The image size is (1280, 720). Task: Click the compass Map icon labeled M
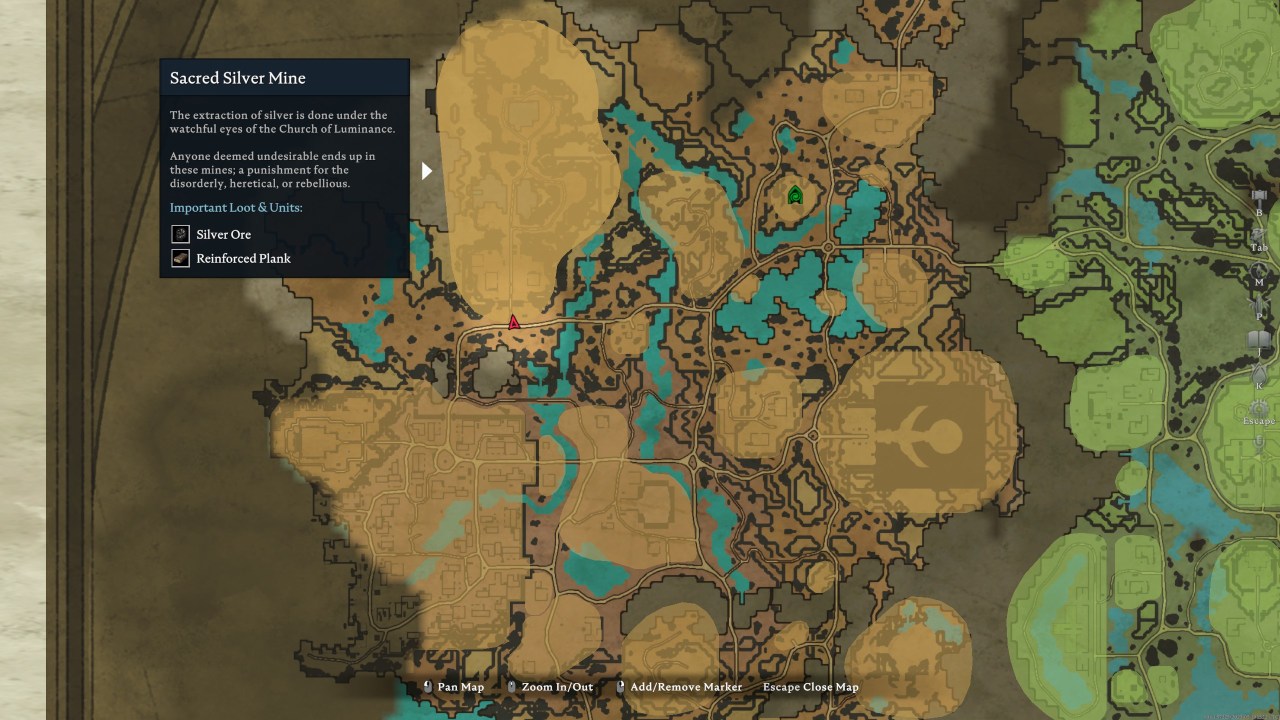point(1259,268)
